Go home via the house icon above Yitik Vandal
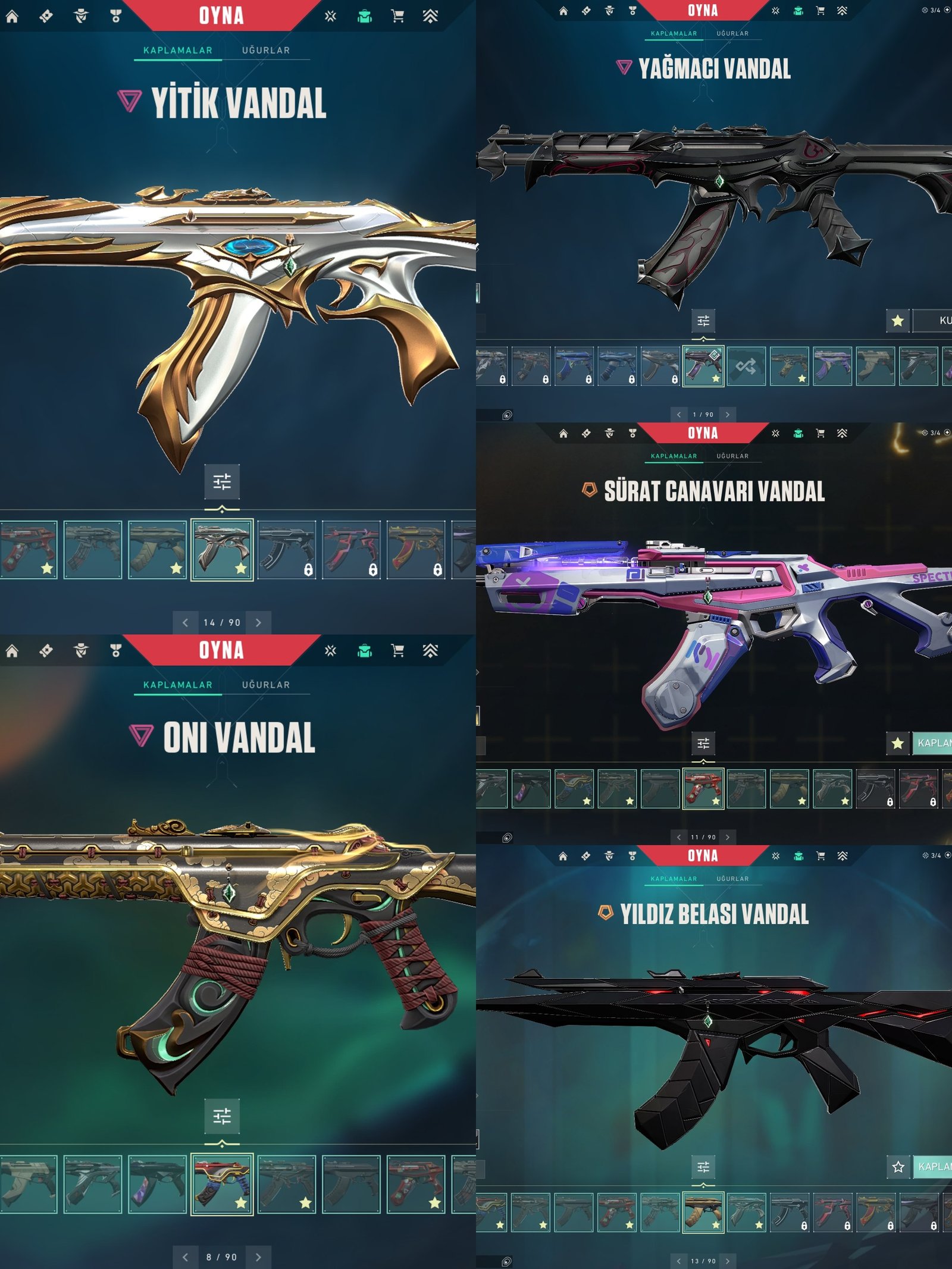 click(12, 16)
